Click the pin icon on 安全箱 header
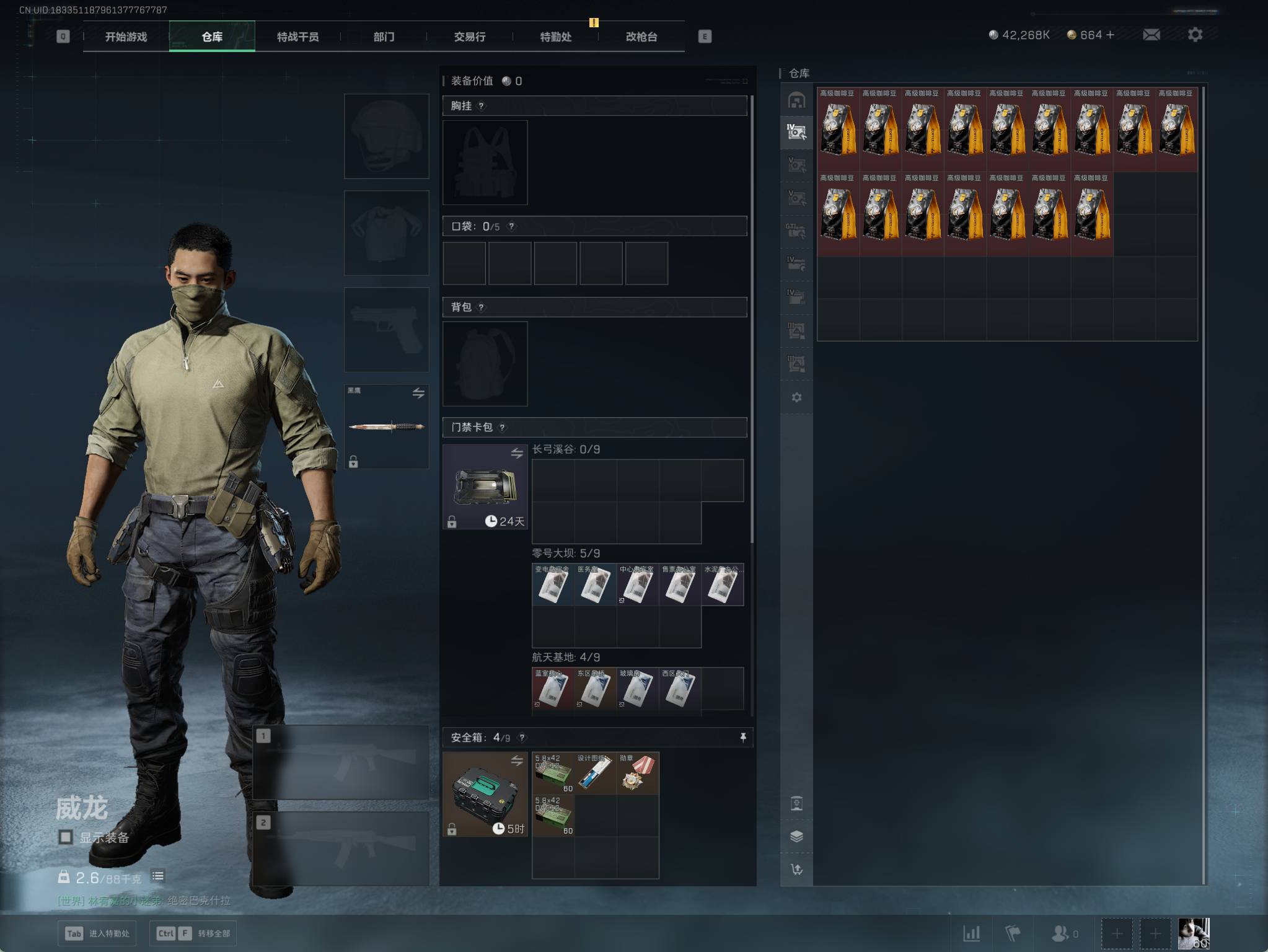This screenshot has width=1268, height=952. coord(743,737)
